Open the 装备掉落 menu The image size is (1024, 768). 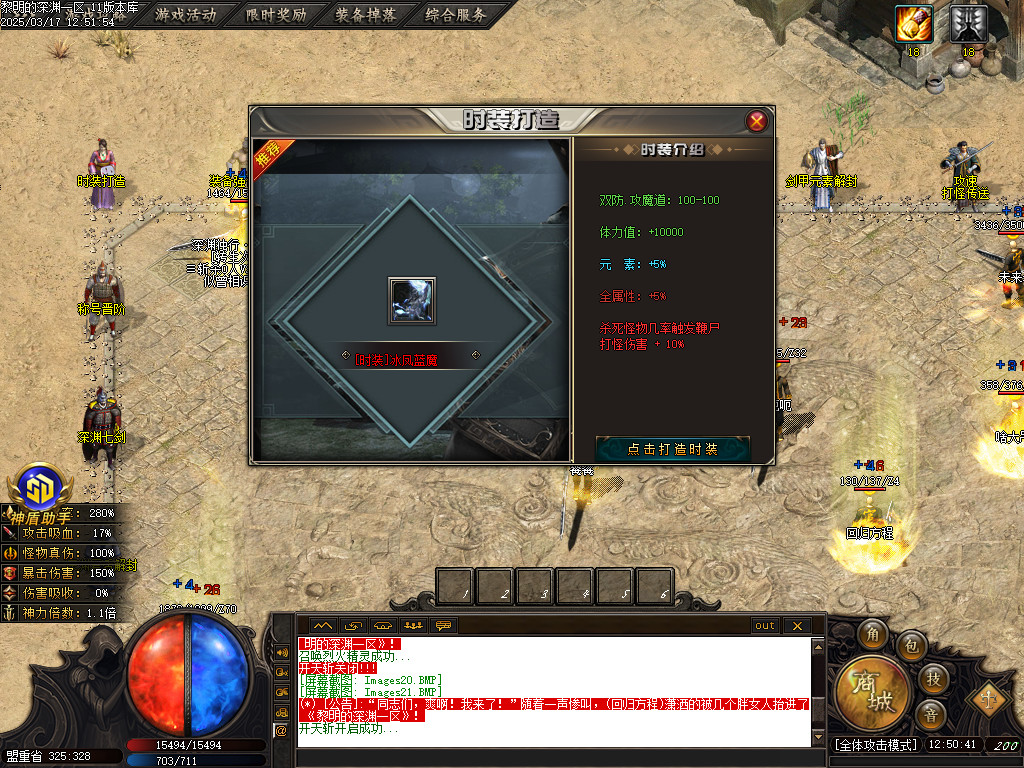[x=366, y=15]
